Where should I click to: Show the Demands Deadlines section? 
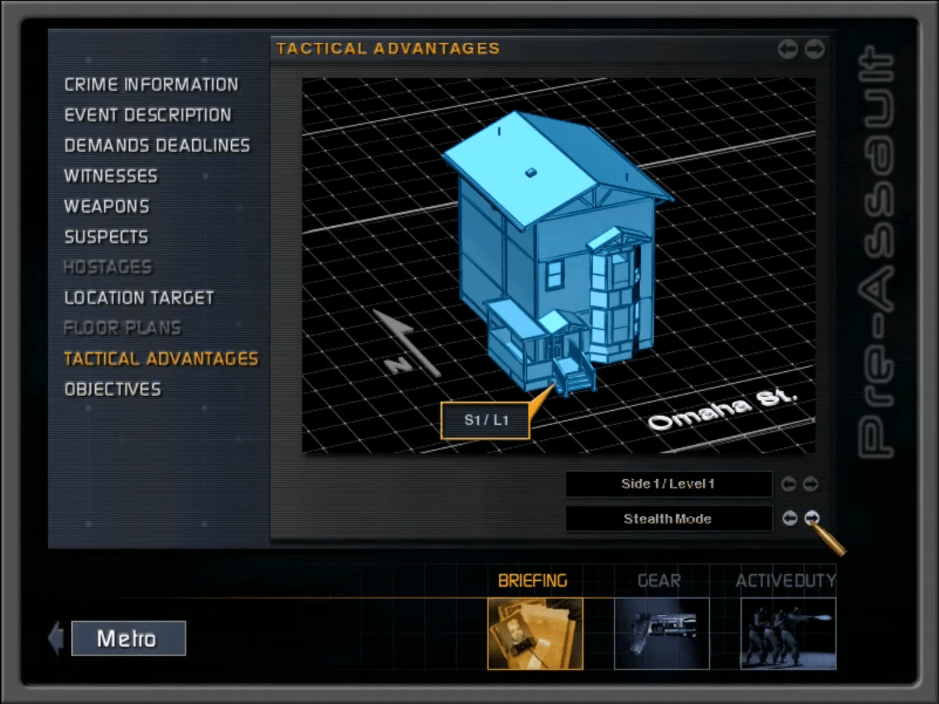157,146
